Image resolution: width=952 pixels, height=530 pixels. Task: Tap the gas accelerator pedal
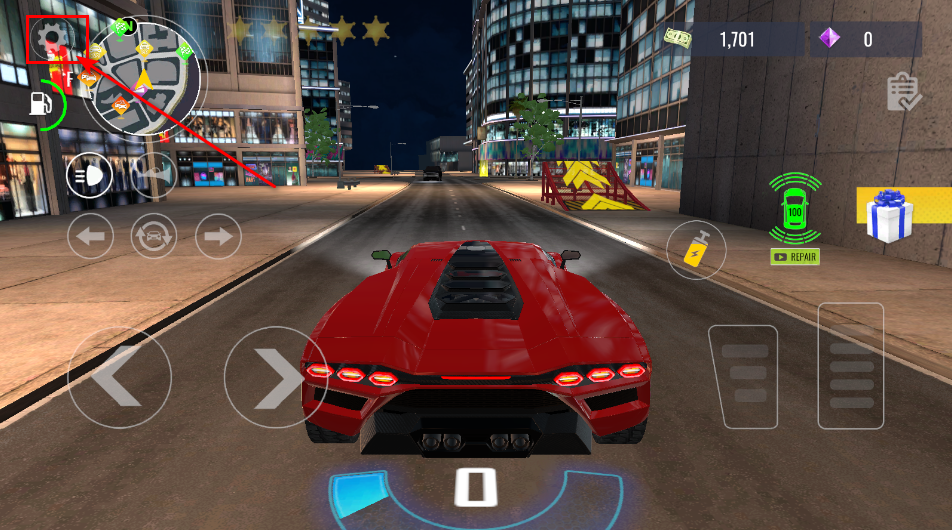pos(850,366)
